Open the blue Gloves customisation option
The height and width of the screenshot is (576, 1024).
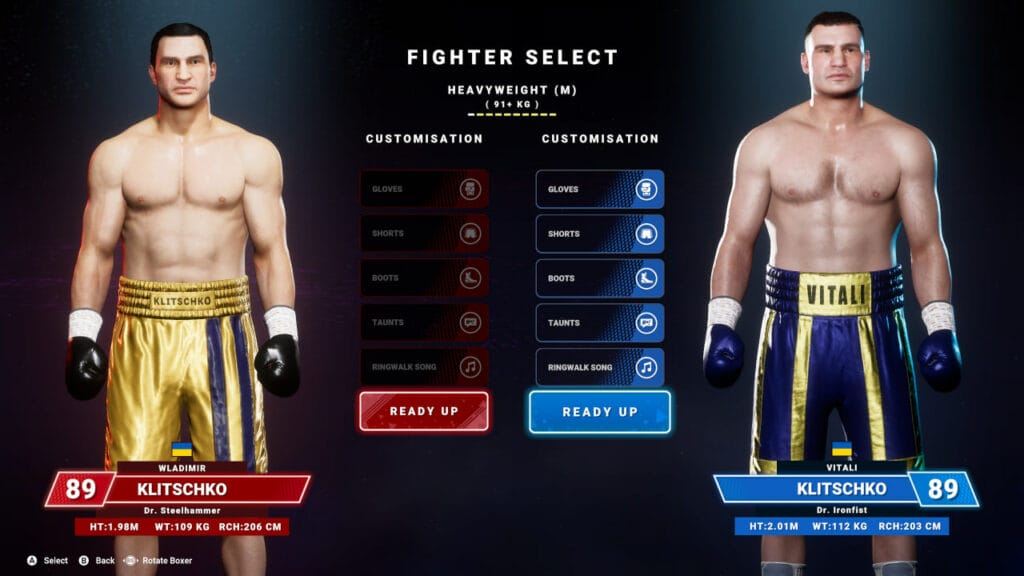pyautogui.click(x=600, y=189)
